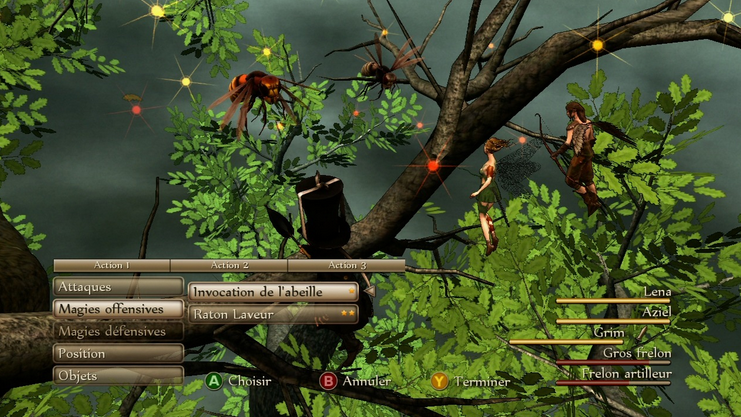741x417 pixels.
Task: Cast Invocation de l'abeille spell
Action: pos(273,292)
